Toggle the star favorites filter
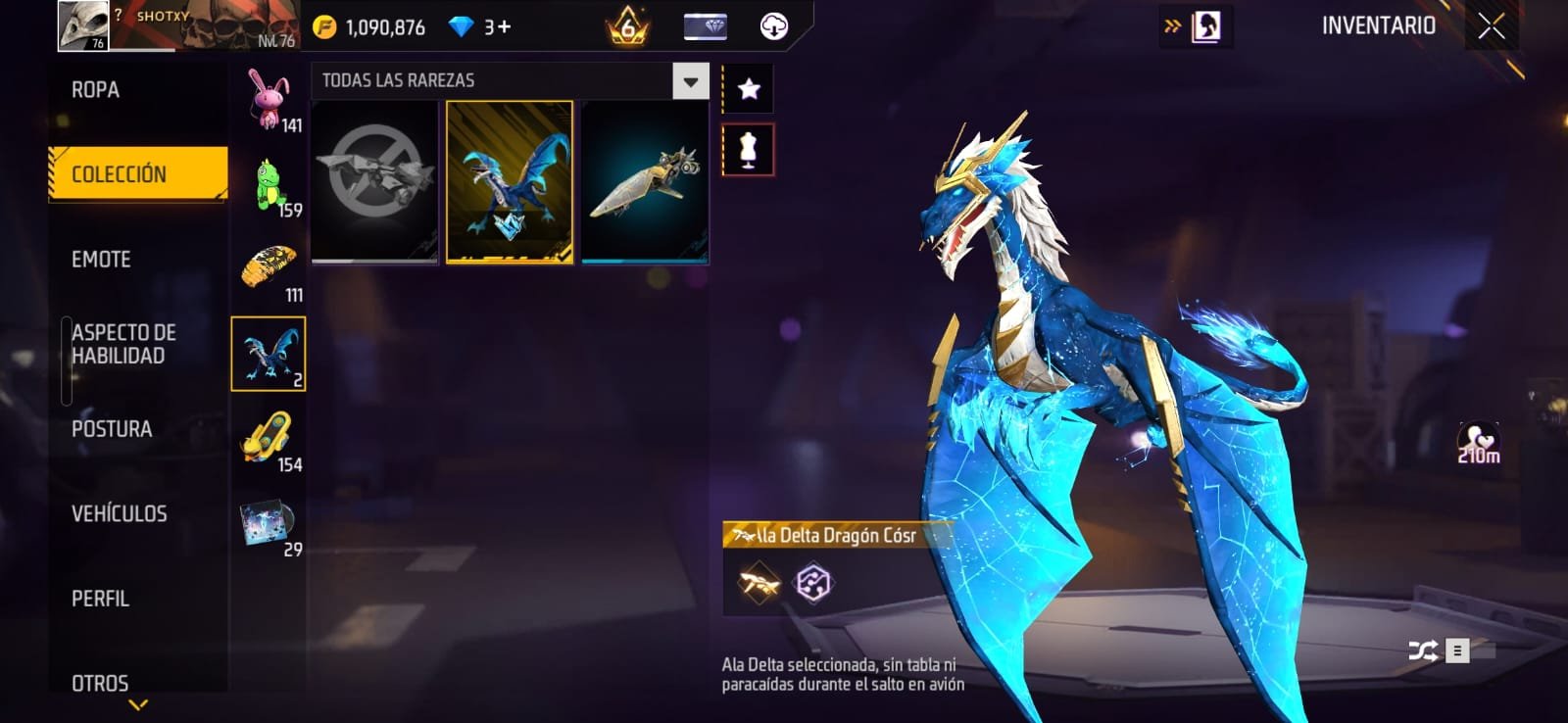 click(749, 89)
